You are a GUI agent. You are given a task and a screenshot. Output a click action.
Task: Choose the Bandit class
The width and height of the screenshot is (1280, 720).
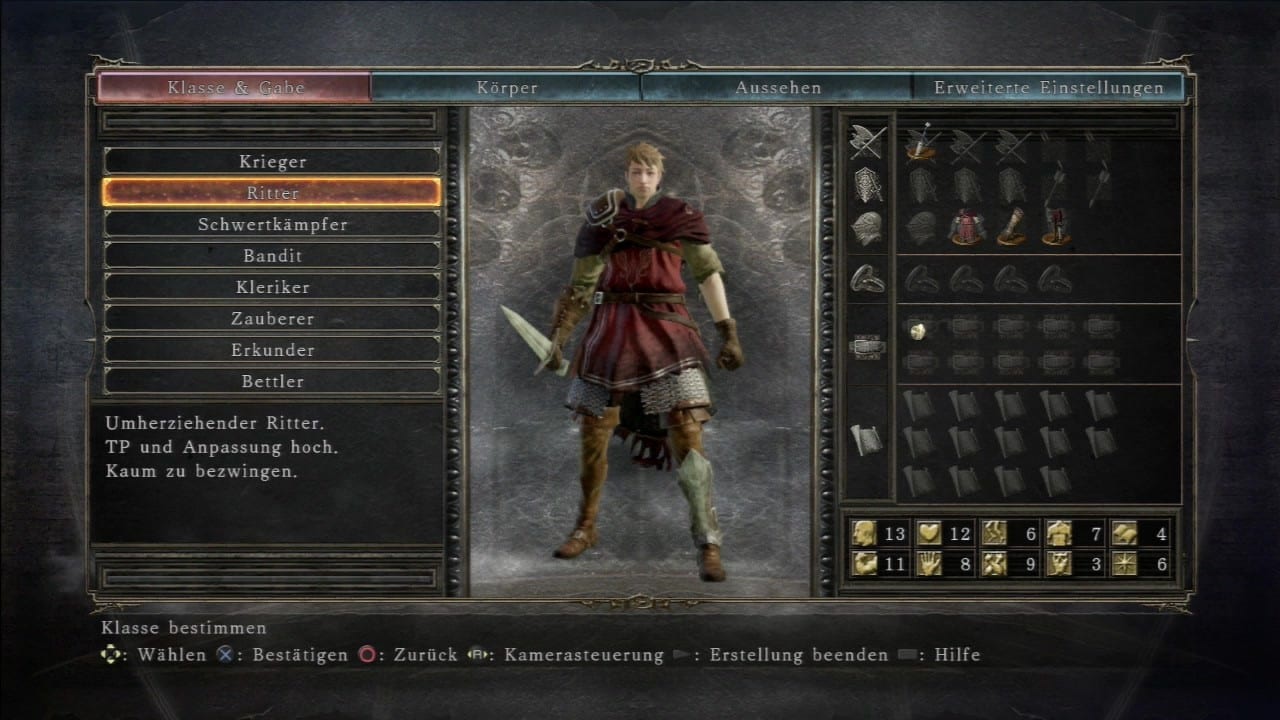pos(272,255)
